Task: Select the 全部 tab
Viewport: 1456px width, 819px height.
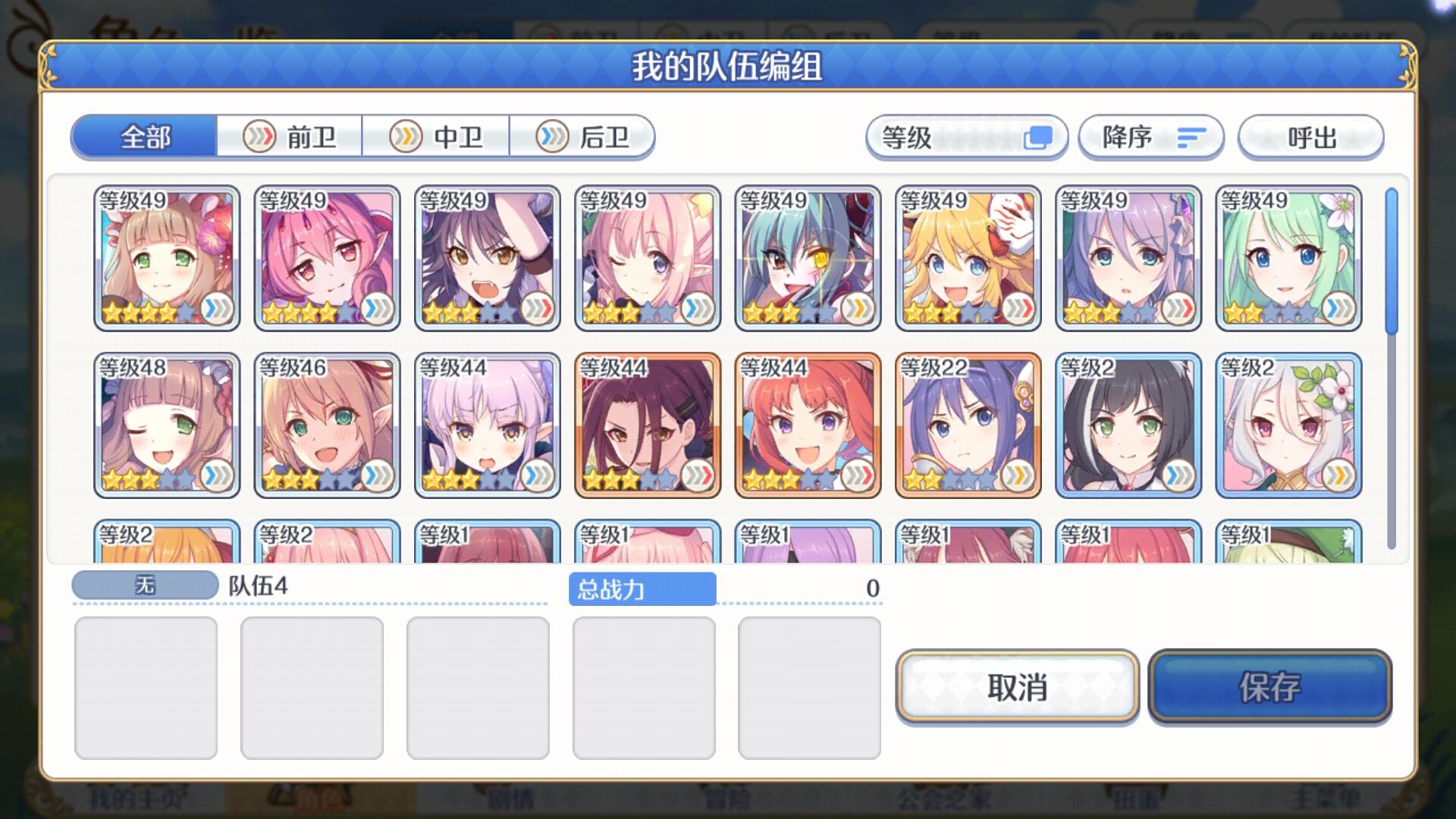Action: tap(144, 136)
